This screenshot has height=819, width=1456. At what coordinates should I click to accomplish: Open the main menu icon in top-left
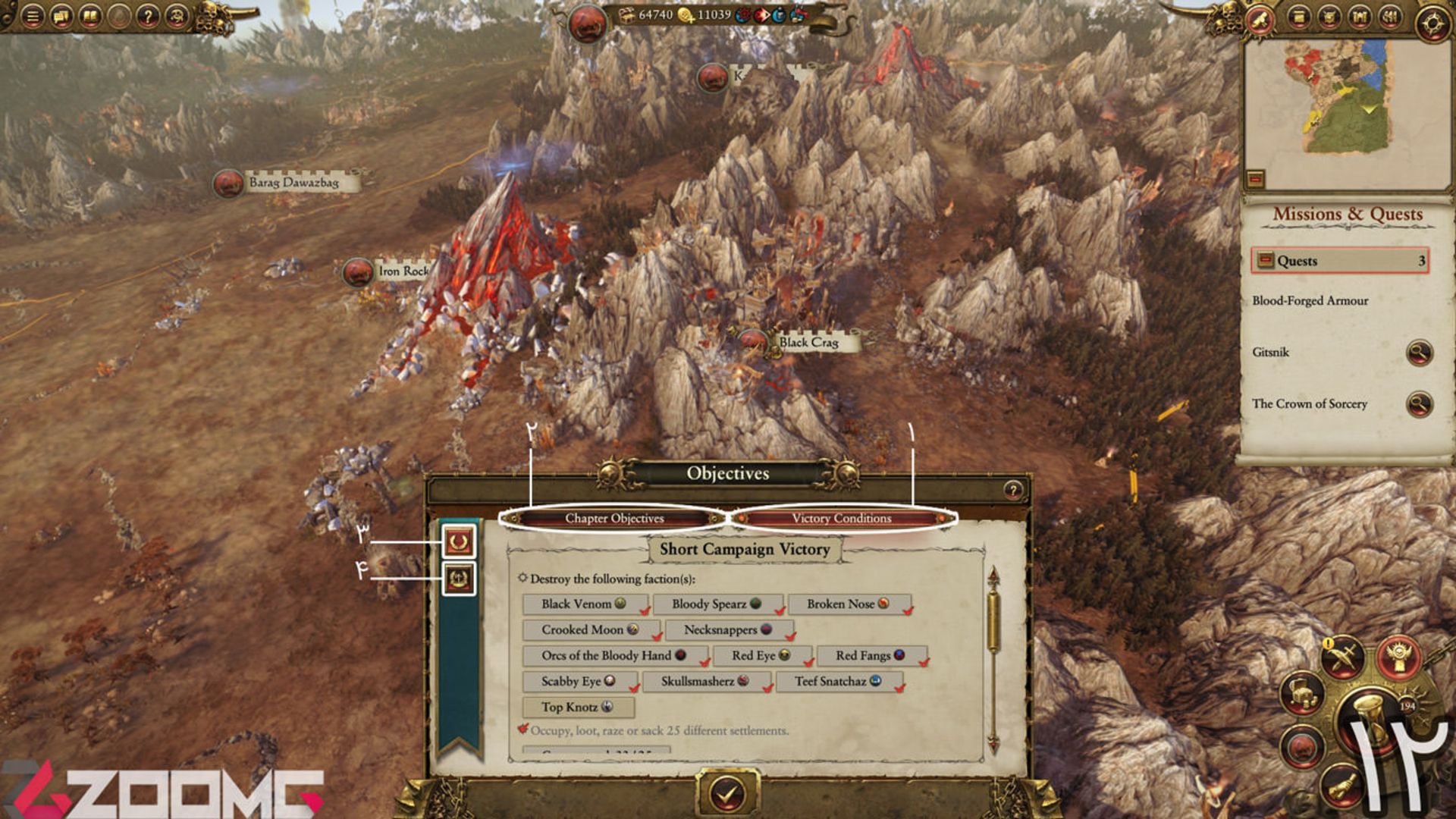33,16
